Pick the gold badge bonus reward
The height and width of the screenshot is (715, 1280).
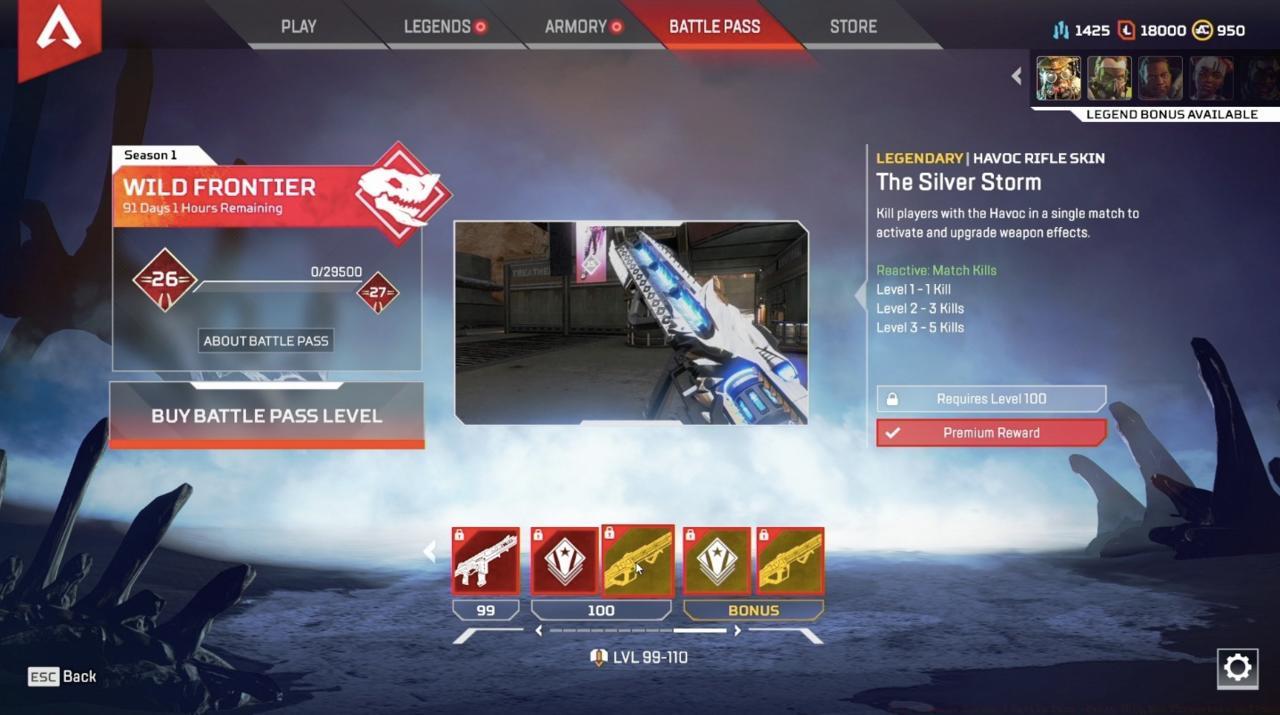(x=716, y=561)
